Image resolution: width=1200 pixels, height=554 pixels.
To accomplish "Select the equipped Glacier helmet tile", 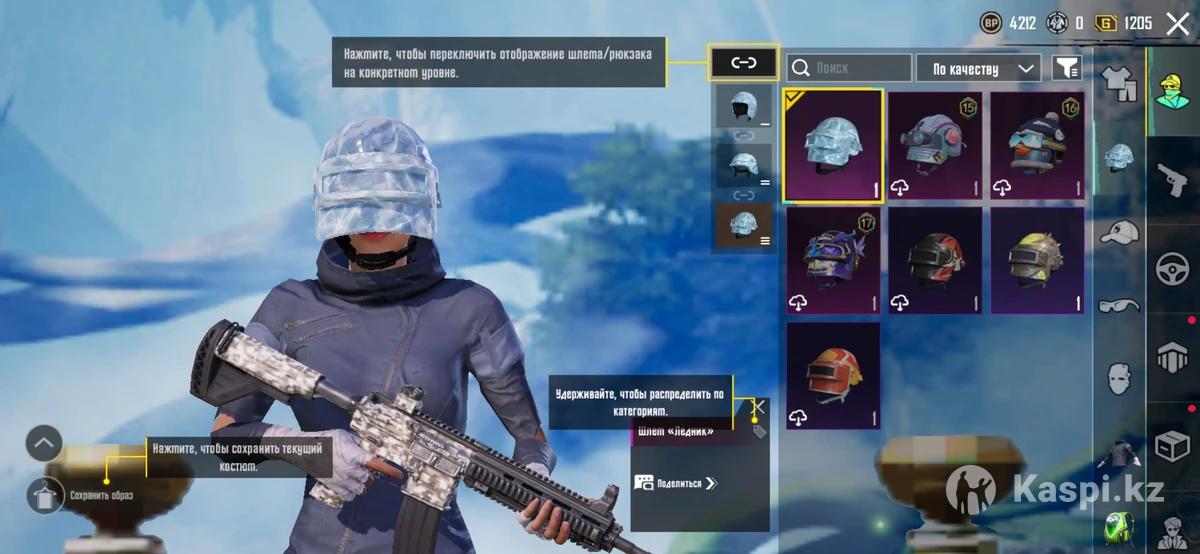I will pyautogui.click(x=834, y=146).
